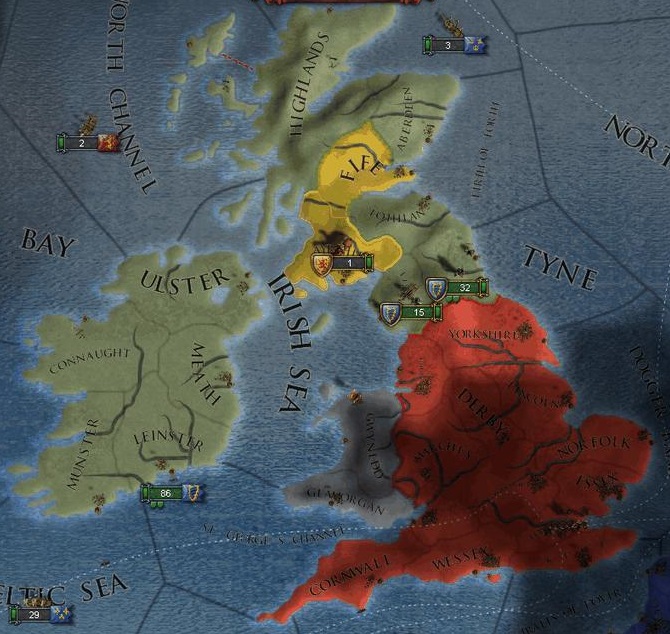Select the North Channel fleet of 2
The image size is (670, 634).
pos(88,144)
